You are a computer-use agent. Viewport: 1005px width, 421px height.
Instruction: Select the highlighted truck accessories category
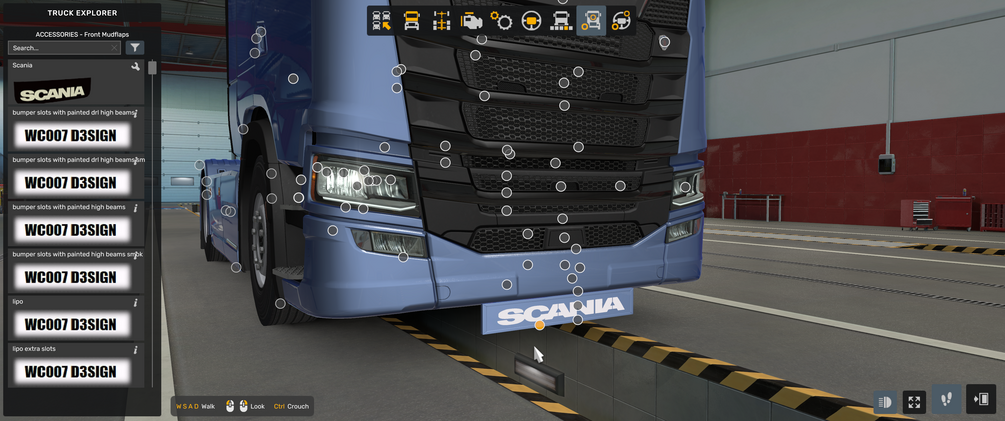pos(591,21)
